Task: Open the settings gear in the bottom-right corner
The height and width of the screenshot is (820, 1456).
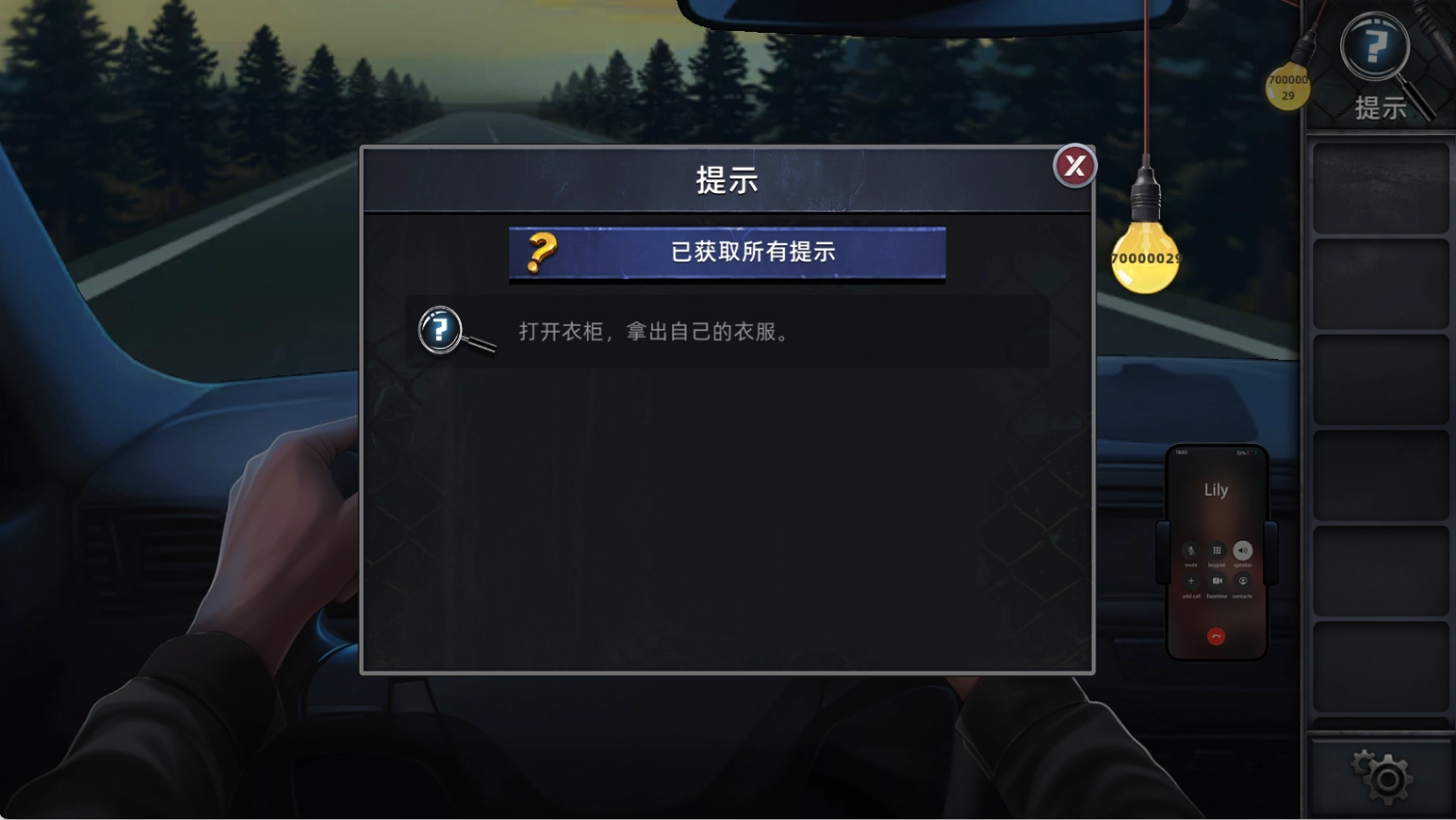Action: (1384, 777)
